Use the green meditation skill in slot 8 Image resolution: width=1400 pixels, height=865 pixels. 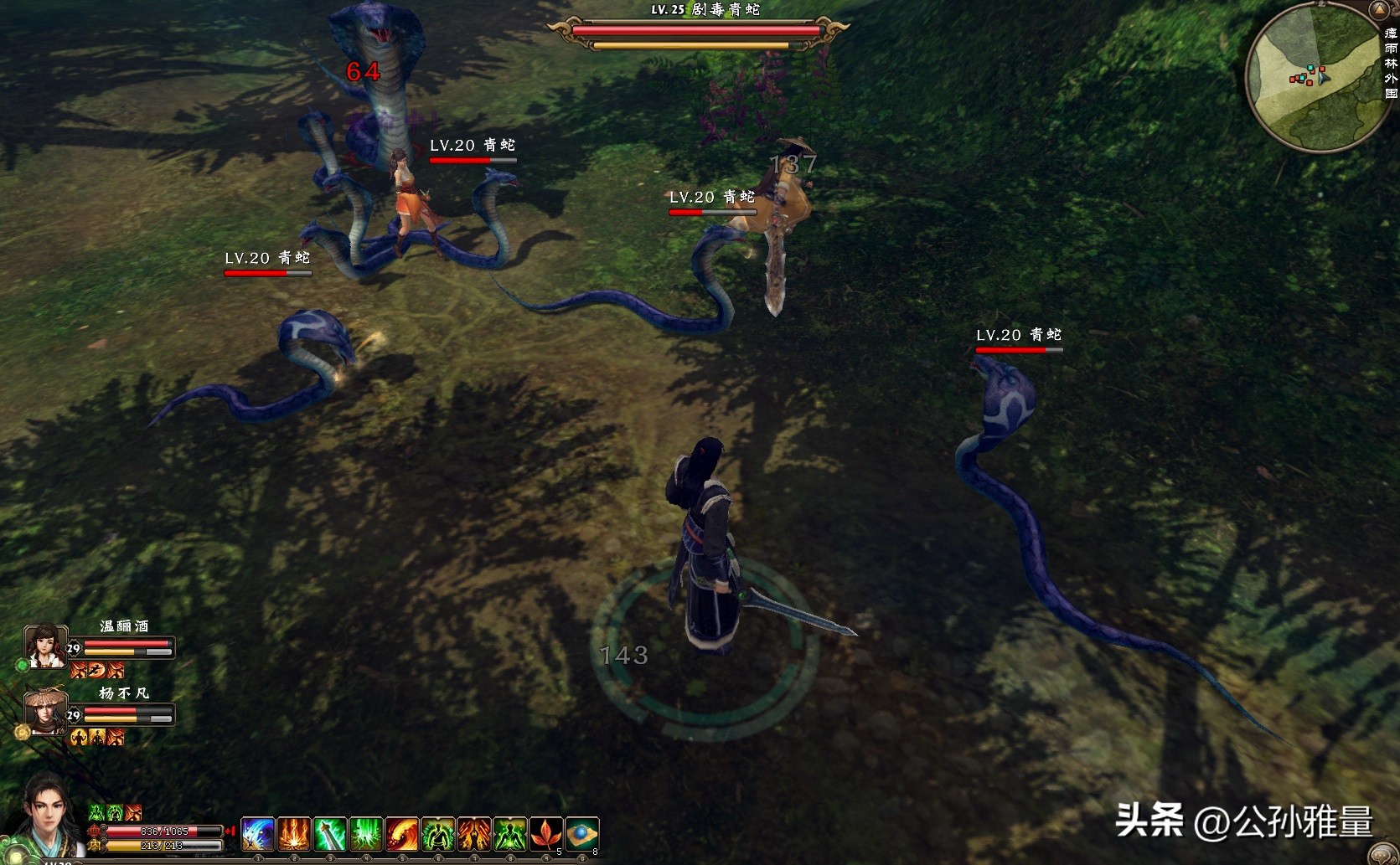coord(510,835)
